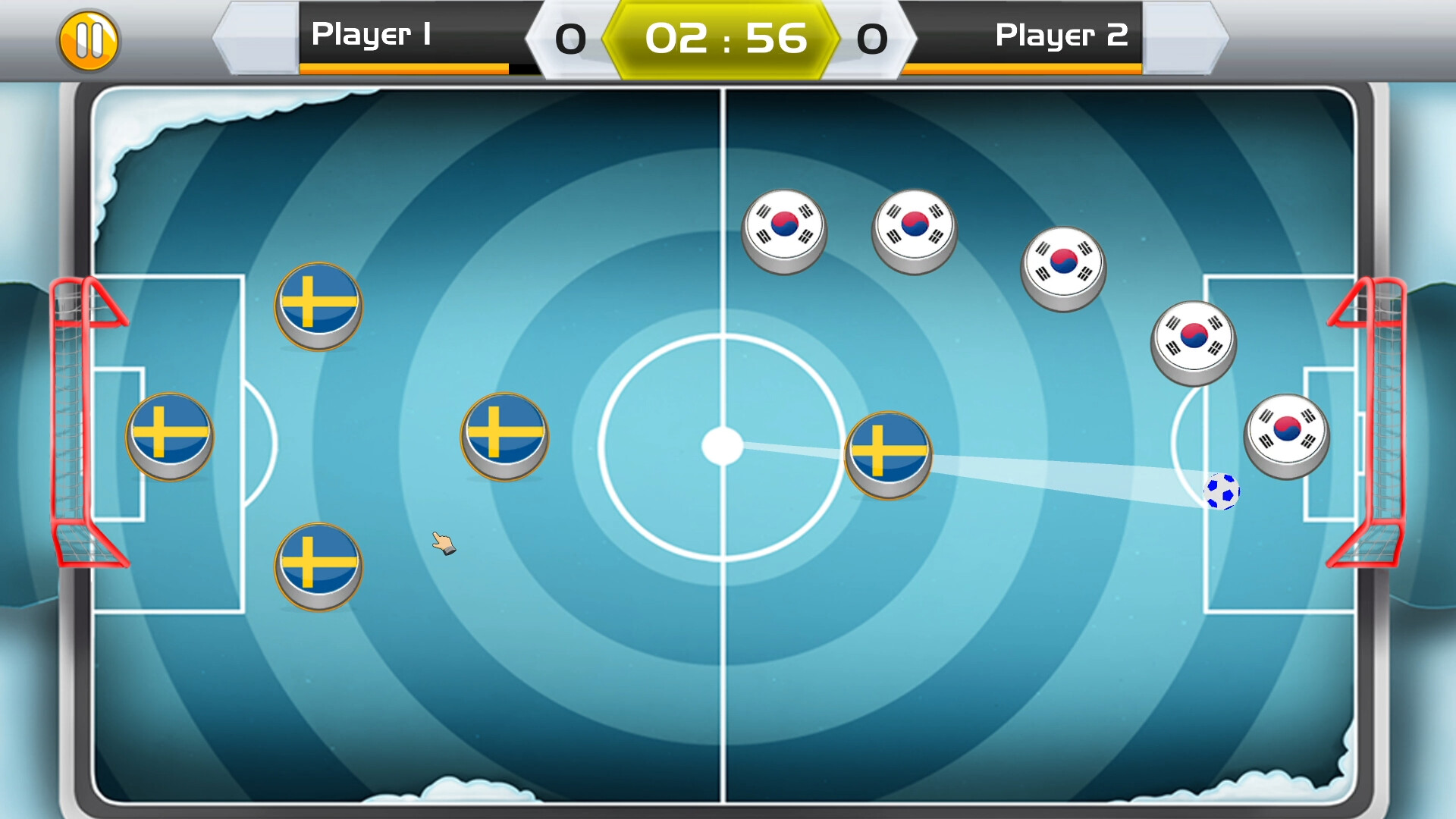
Task: Select the bottom Swedish flag puck
Action: [318, 565]
